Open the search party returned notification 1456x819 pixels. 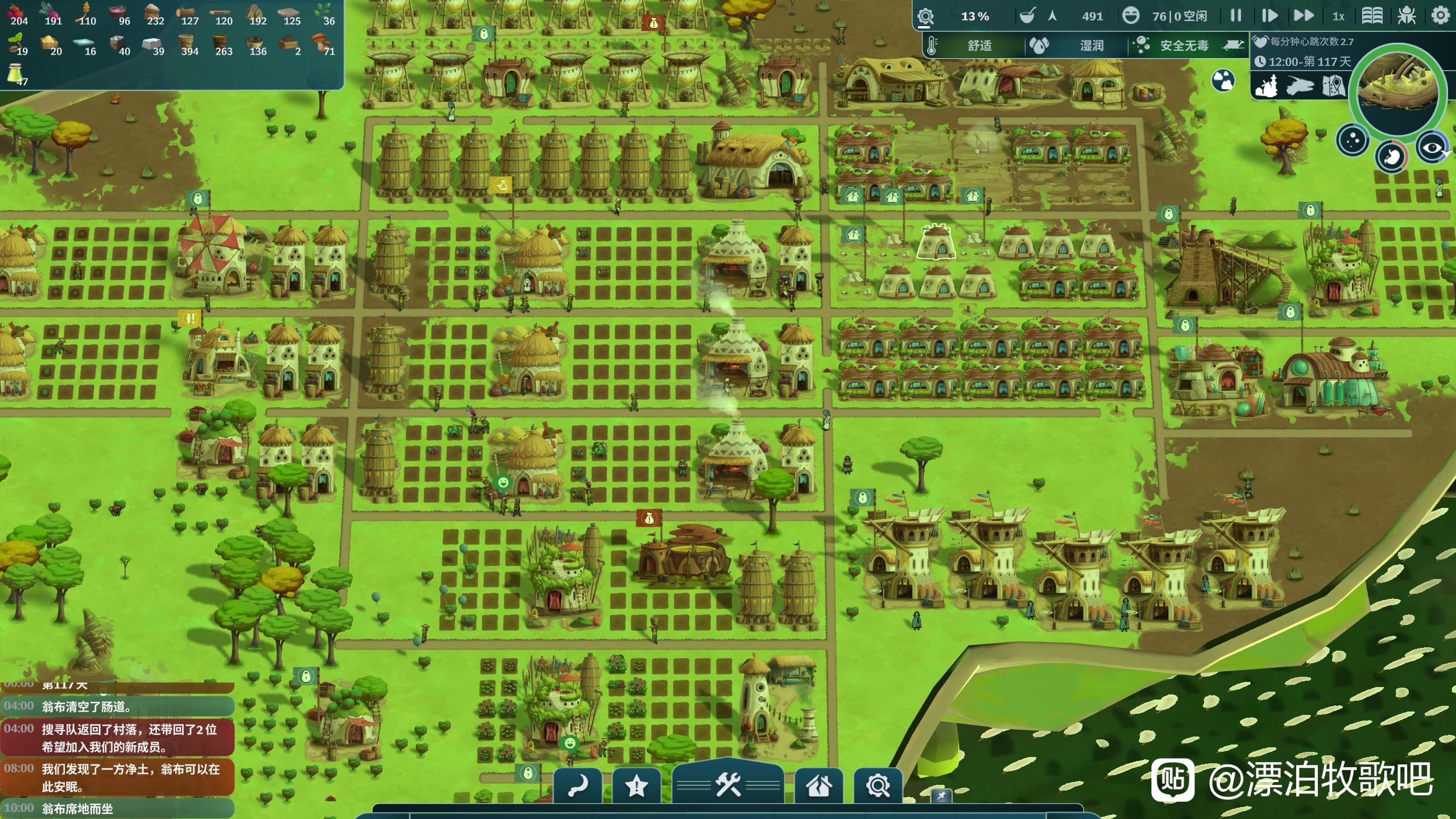(118, 738)
